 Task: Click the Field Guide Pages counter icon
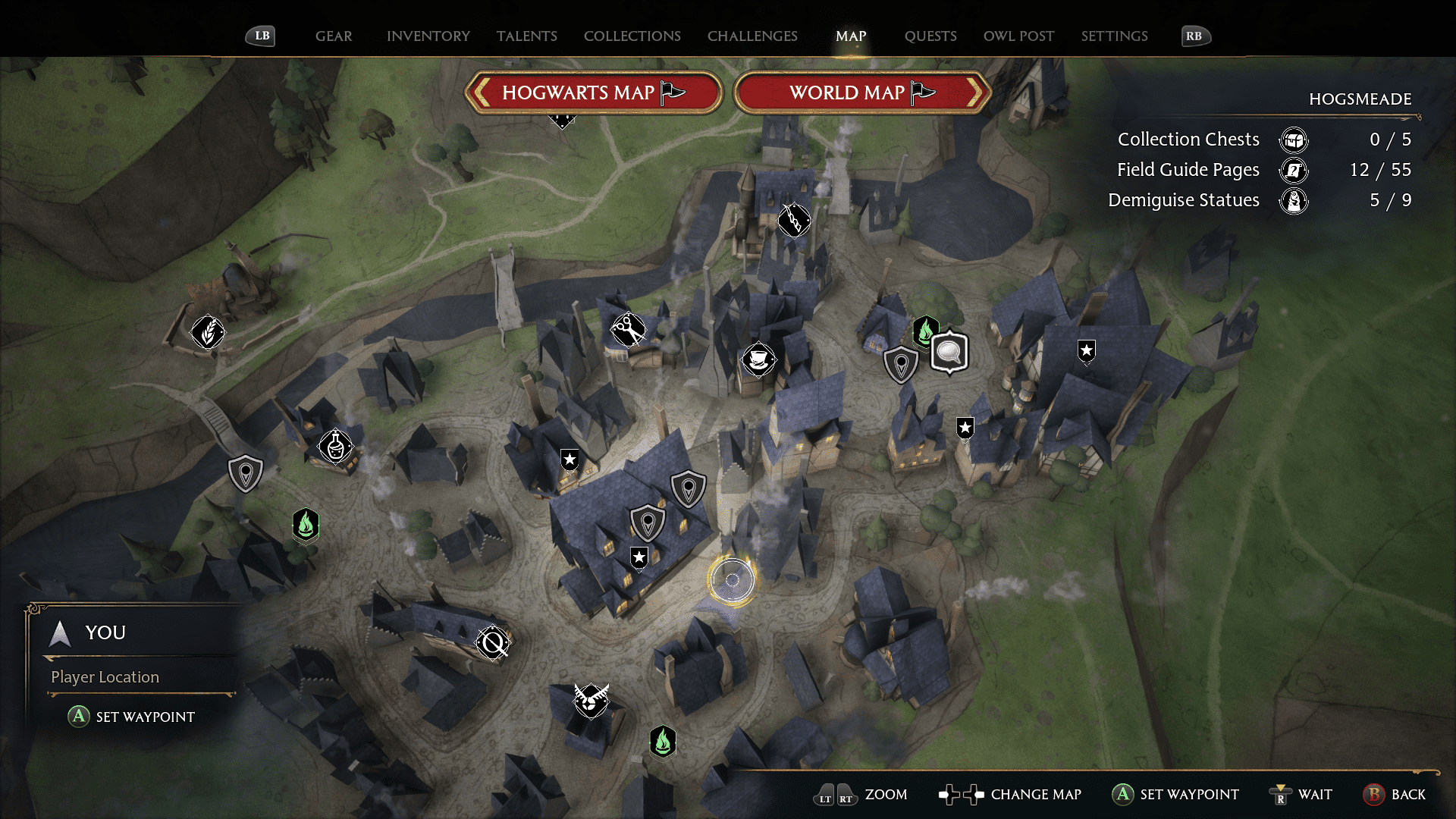click(1293, 171)
